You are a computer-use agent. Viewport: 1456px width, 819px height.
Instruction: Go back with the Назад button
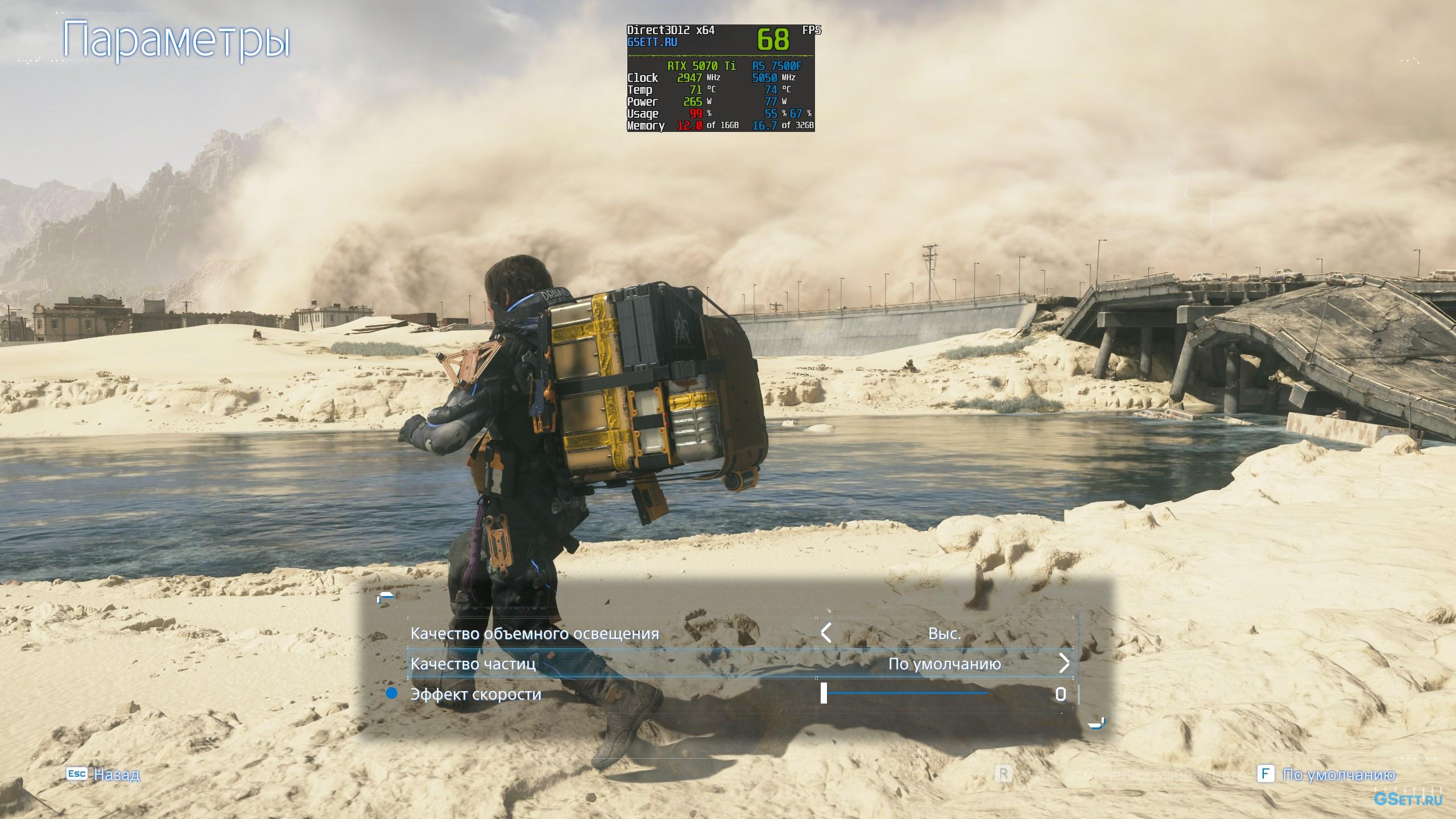tap(116, 775)
